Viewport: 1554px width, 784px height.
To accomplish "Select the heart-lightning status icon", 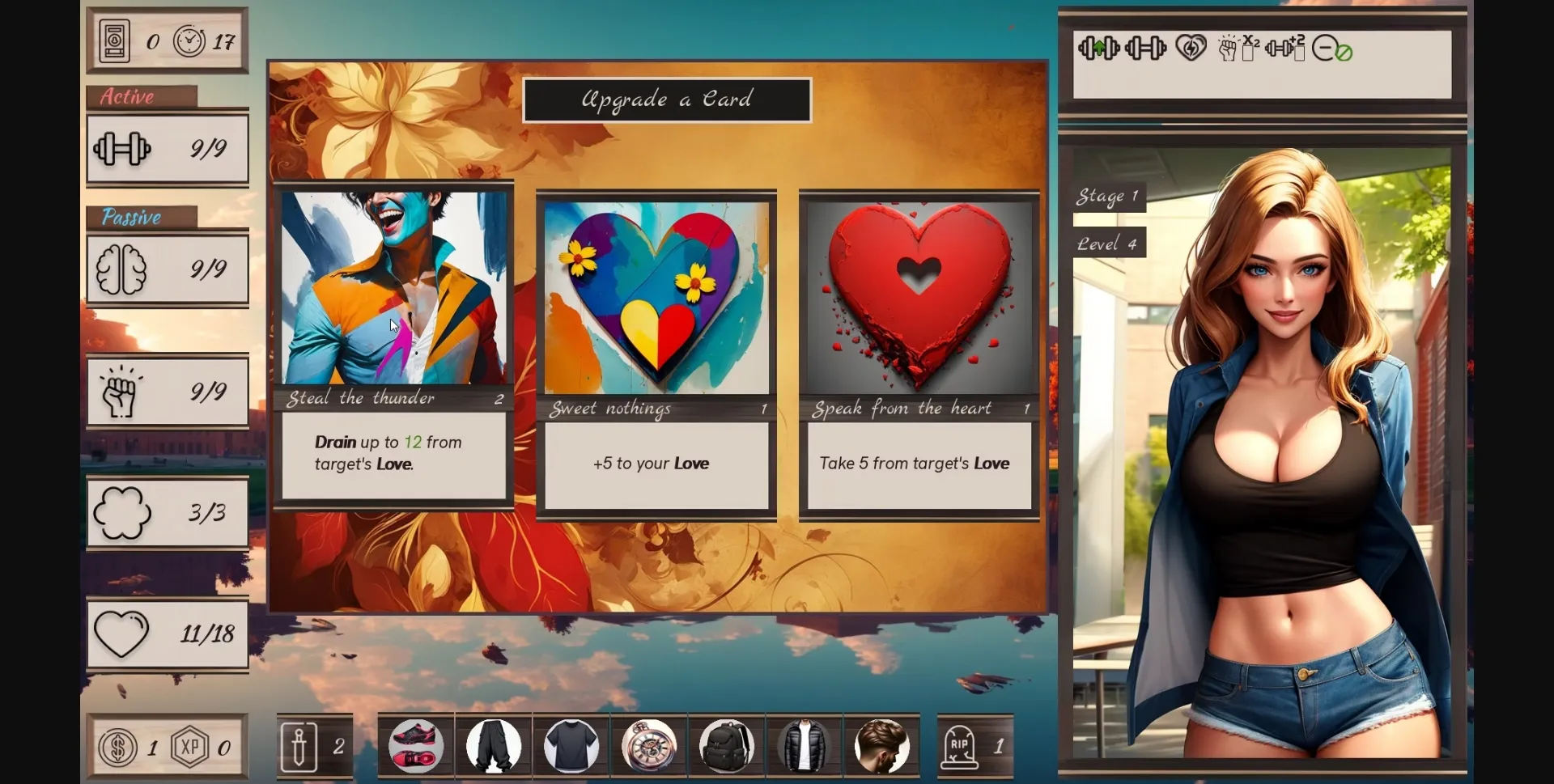I will pyautogui.click(x=1189, y=49).
